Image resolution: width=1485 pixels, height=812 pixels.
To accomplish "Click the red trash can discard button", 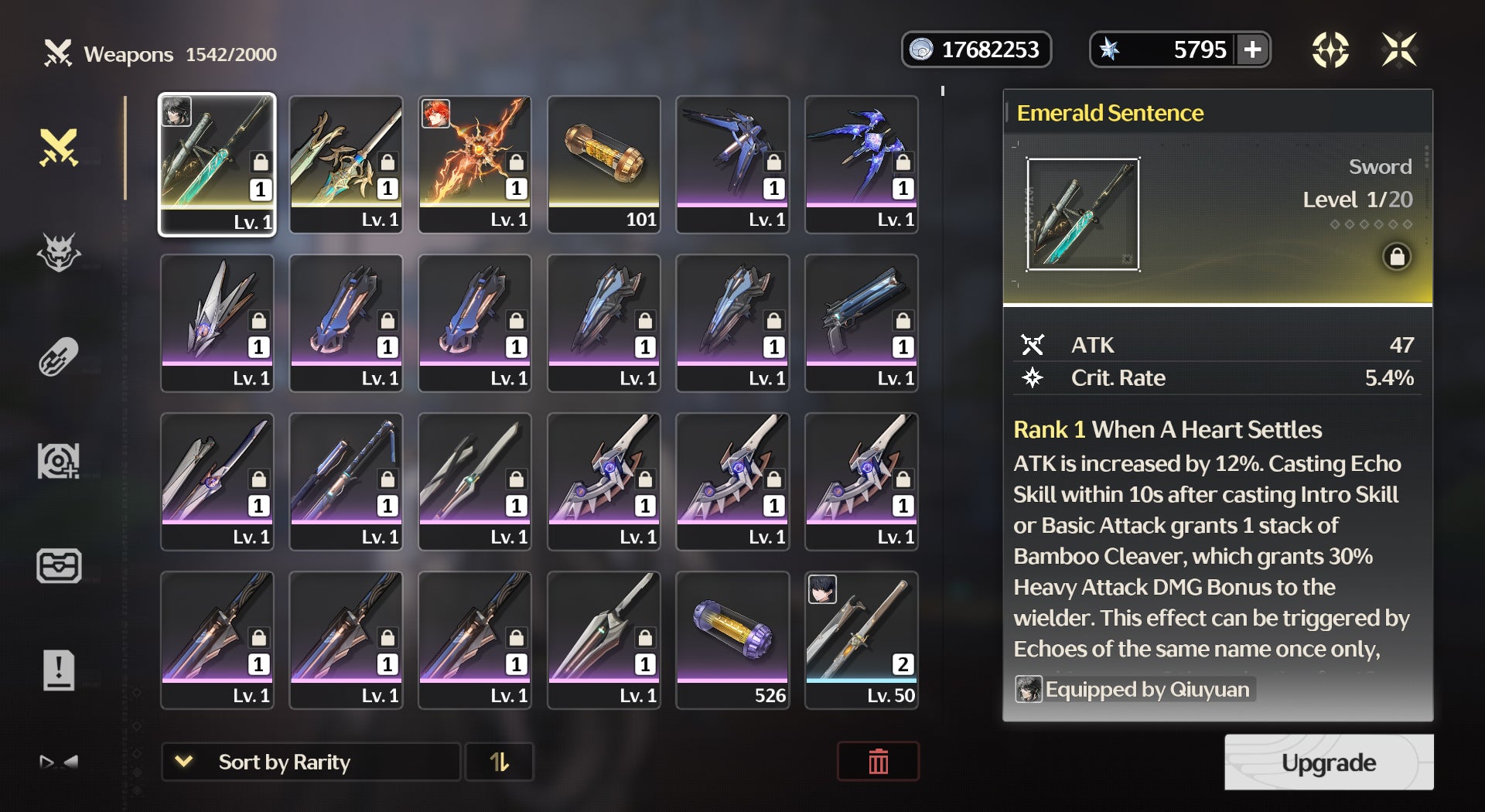I will click(878, 762).
